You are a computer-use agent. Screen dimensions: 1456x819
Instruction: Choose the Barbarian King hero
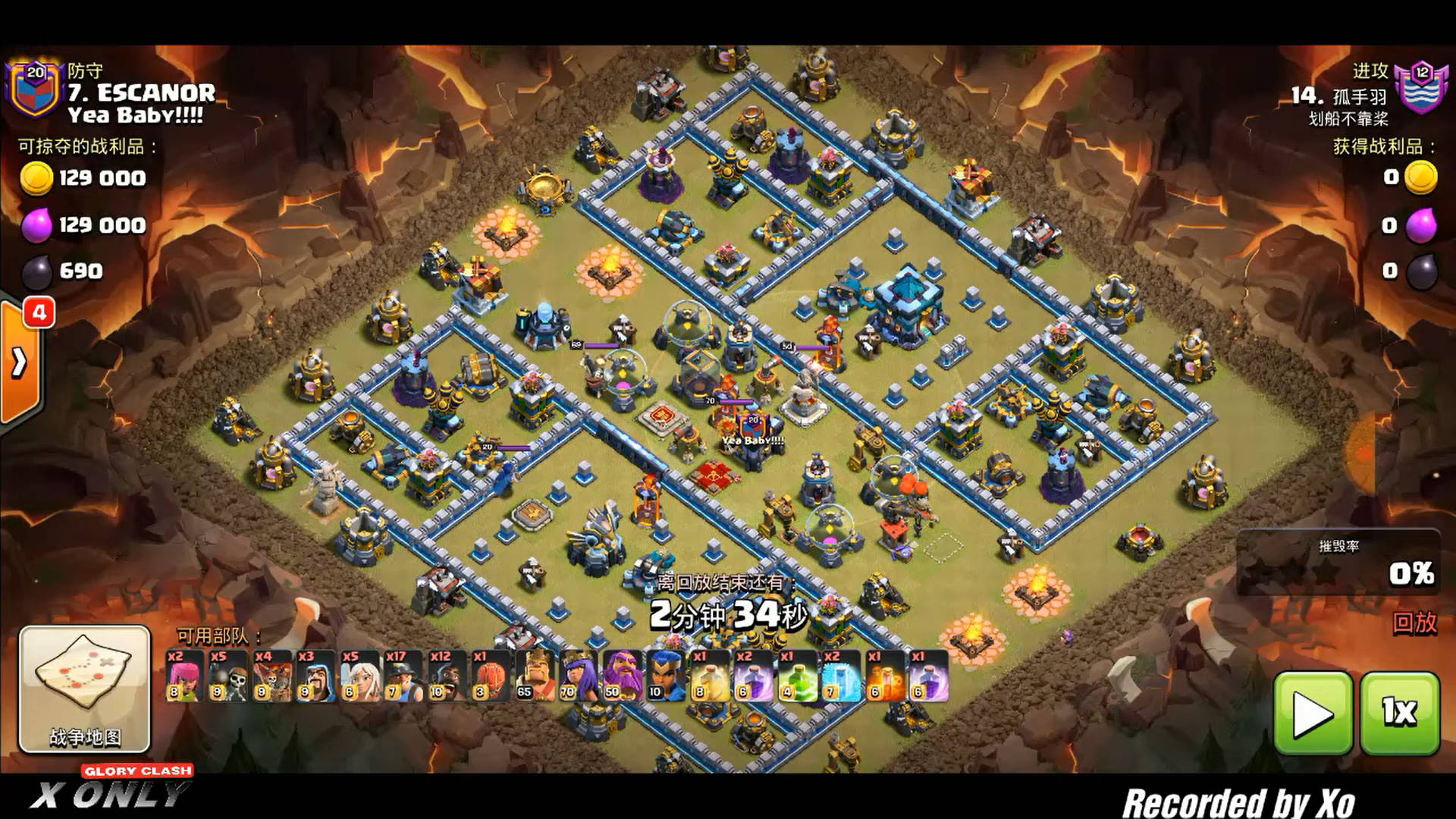click(535, 675)
